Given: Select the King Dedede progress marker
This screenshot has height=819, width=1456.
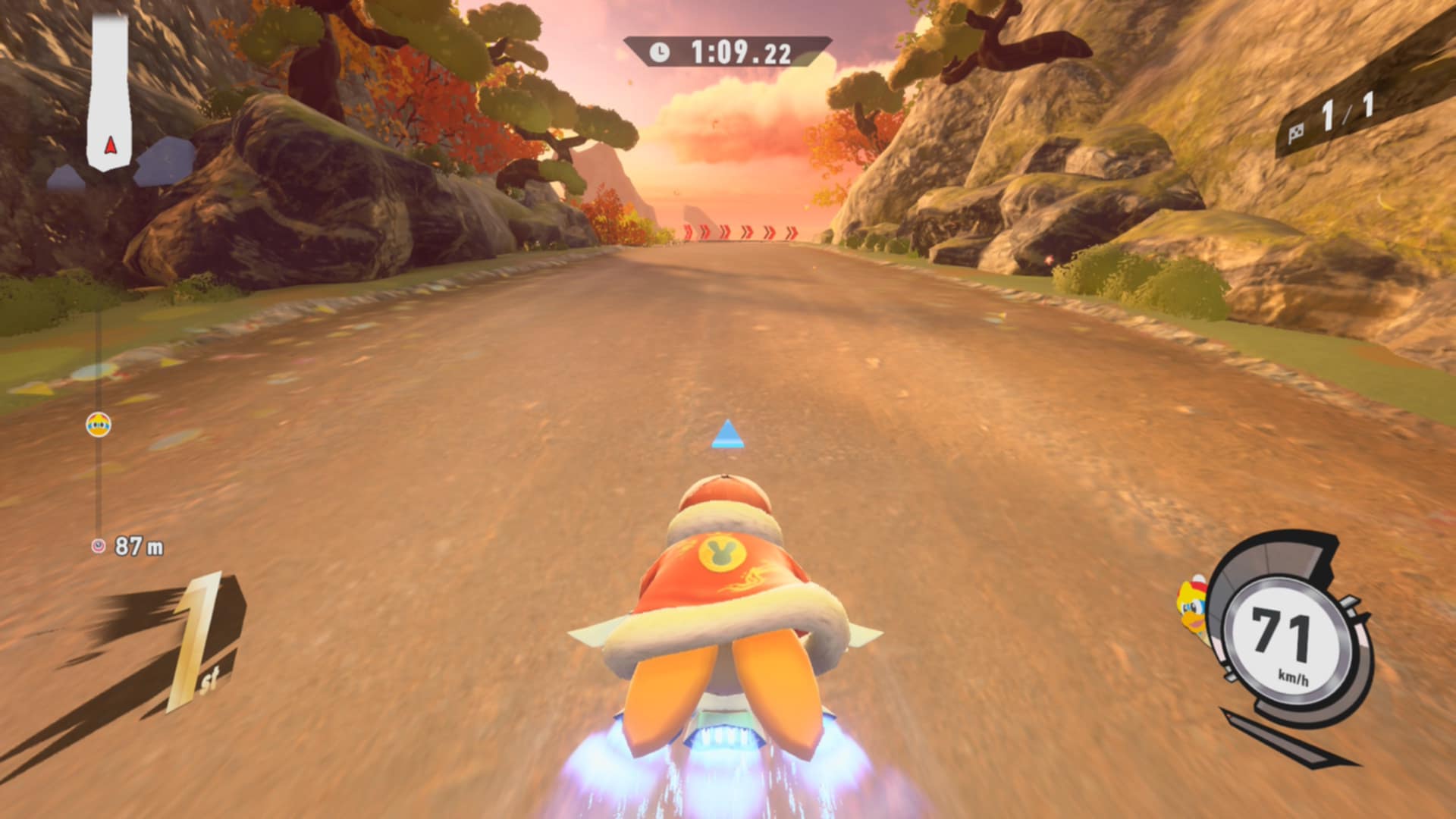Looking at the screenshot, I should [99, 425].
